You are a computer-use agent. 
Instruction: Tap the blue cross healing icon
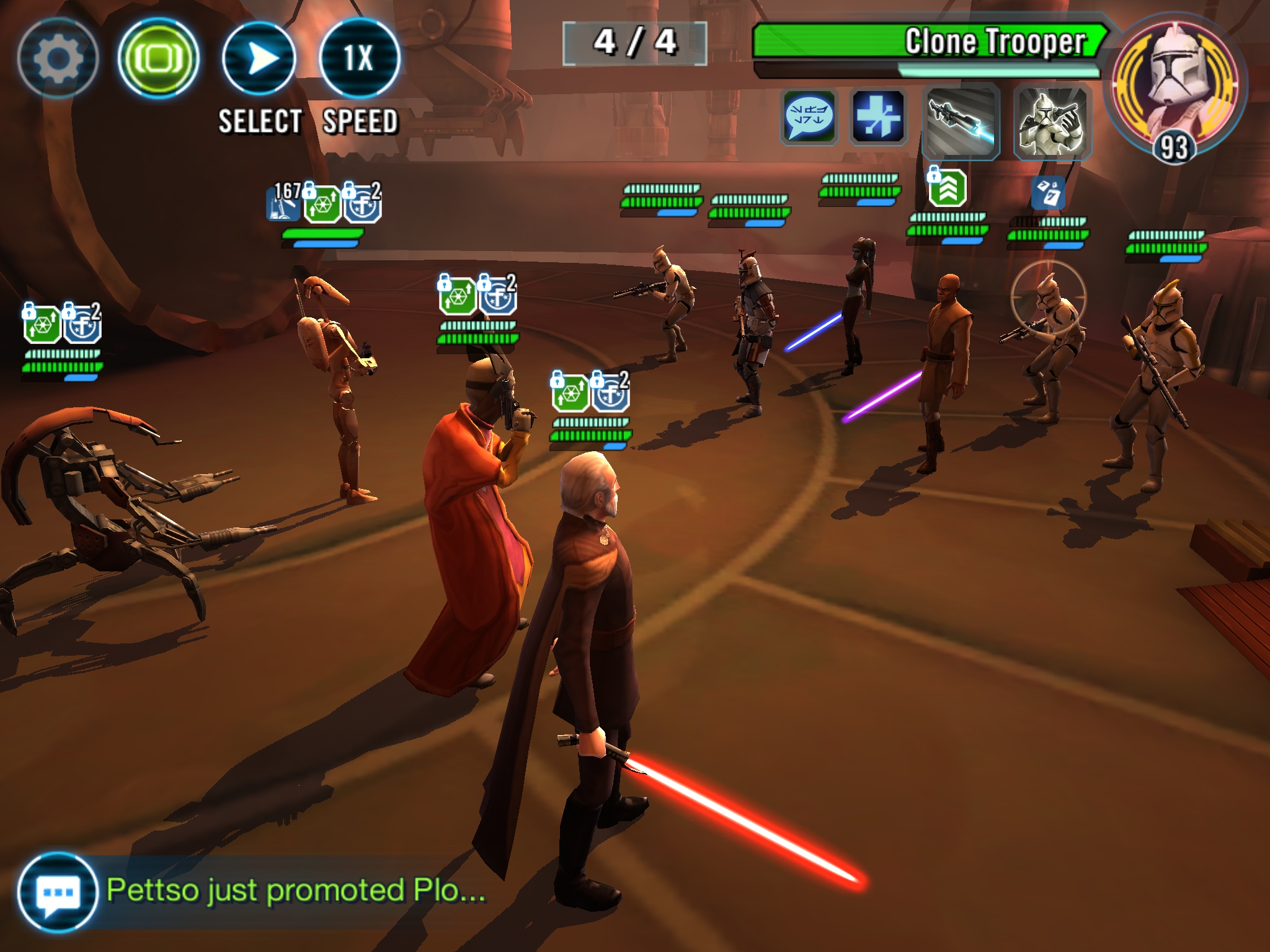click(877, 116)
